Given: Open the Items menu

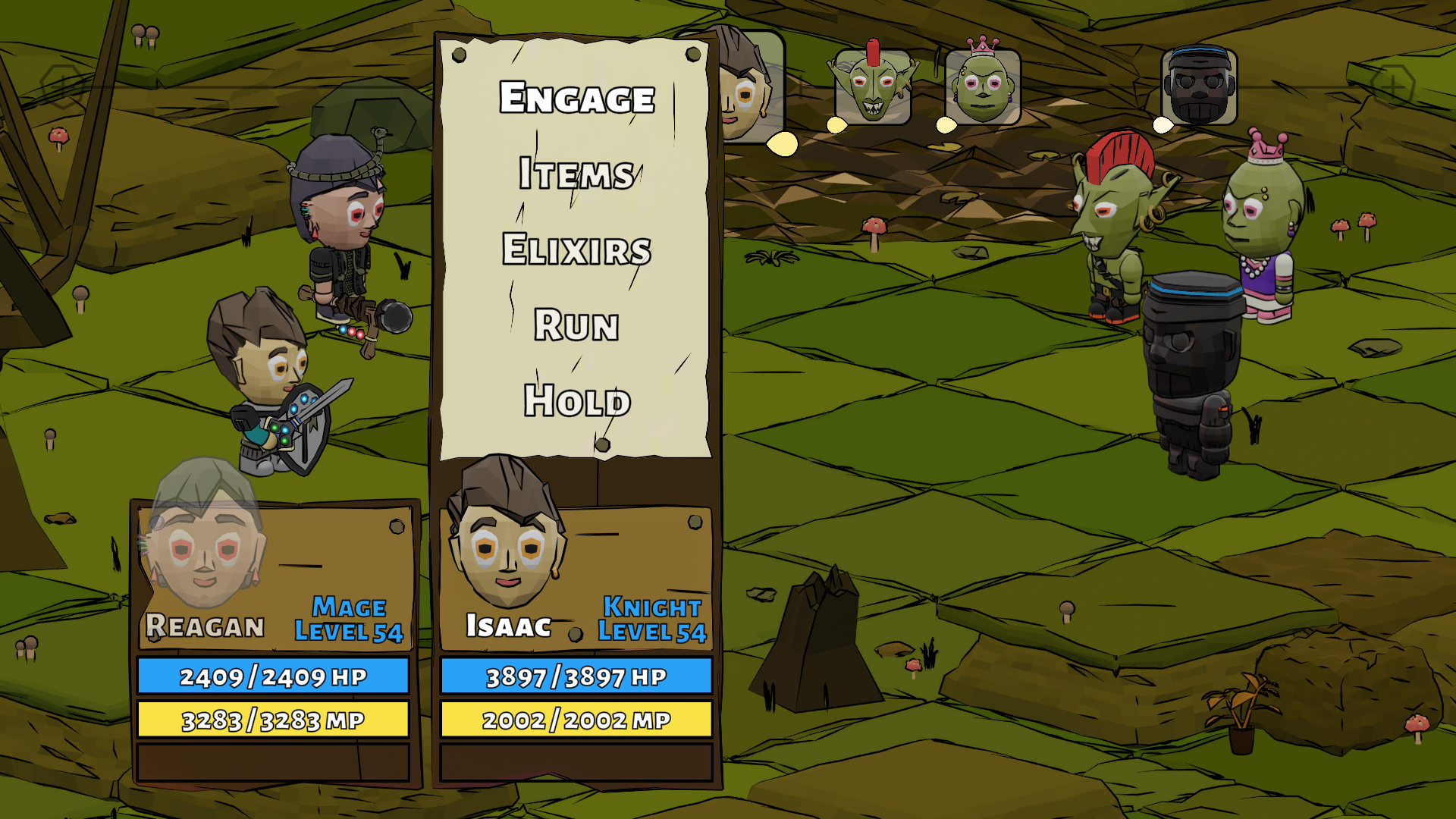Looking at the screenshot, I should [576, 174].
